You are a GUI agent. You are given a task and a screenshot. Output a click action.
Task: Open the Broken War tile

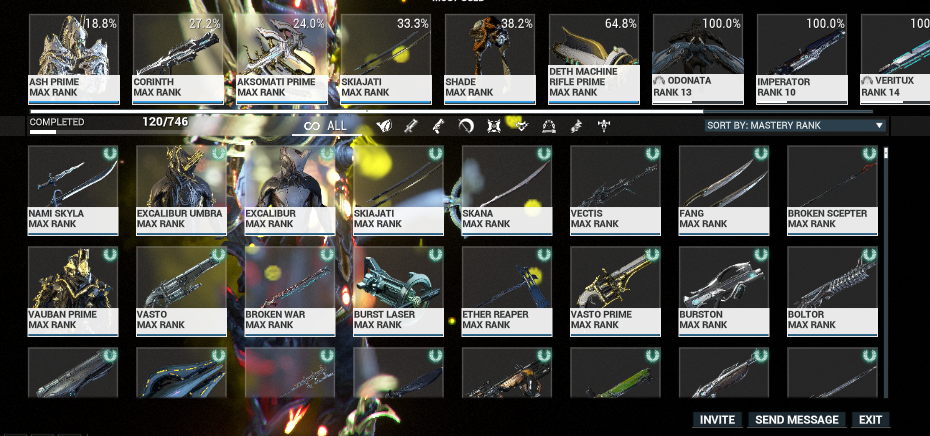(289, 289)
